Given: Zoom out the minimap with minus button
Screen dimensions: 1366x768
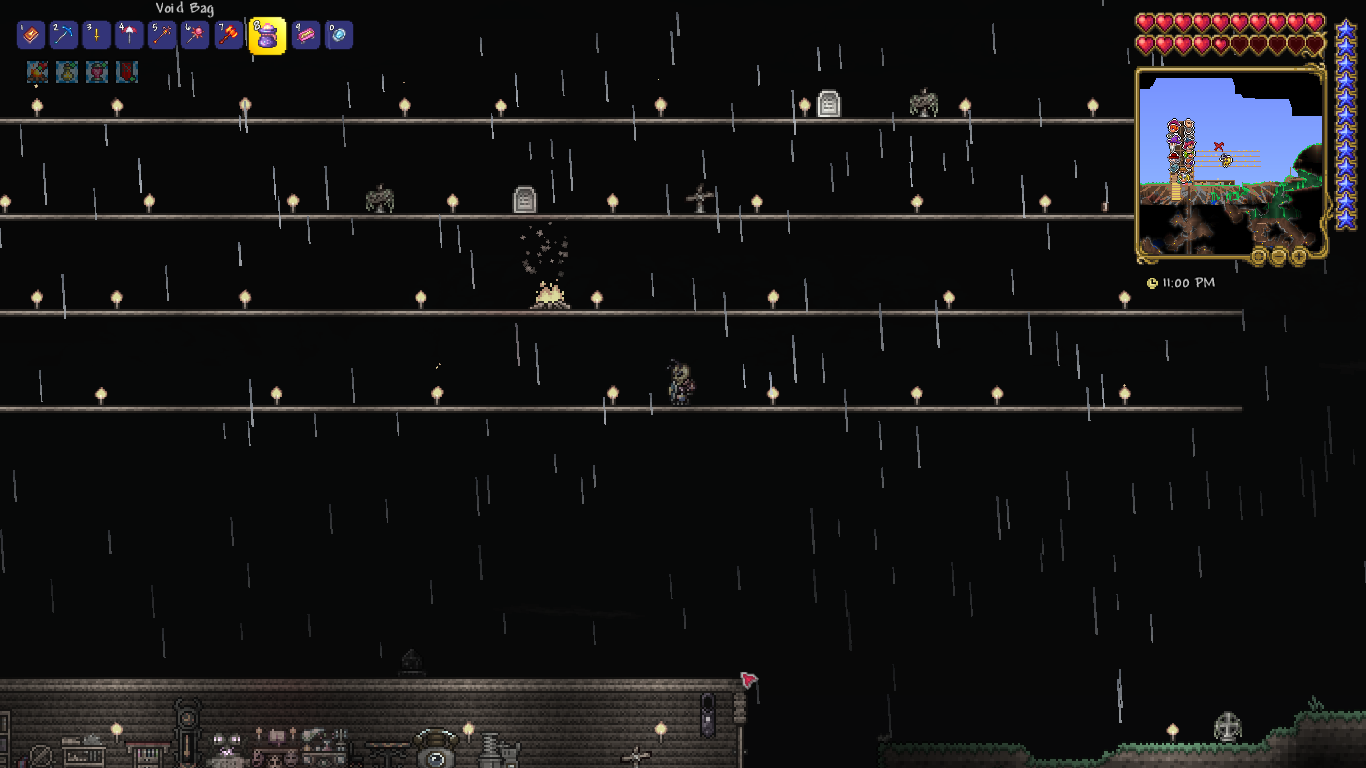Looking at the screenshot, I should pos(1279,256).
